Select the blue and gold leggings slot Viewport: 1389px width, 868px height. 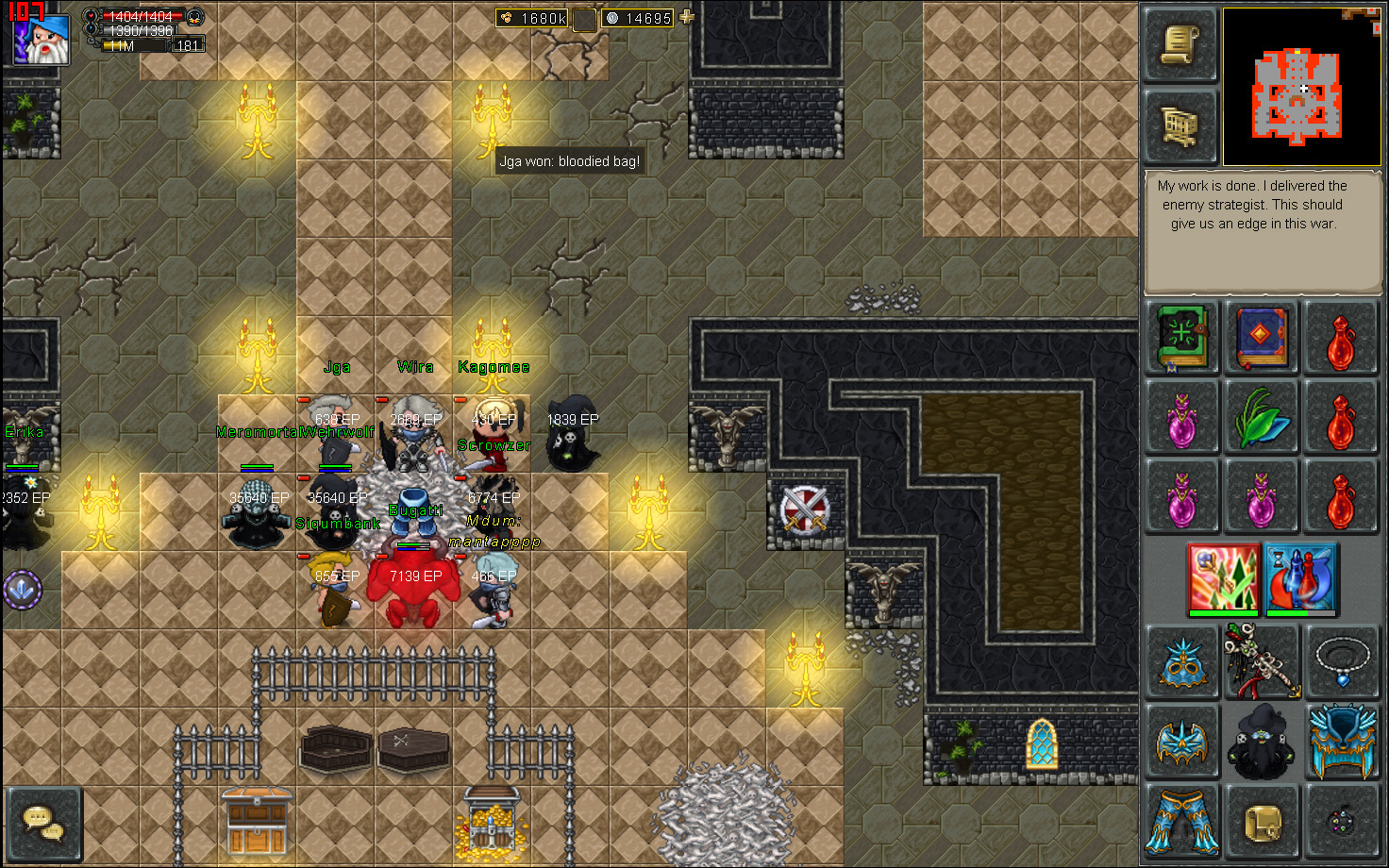click(1182, 822)
